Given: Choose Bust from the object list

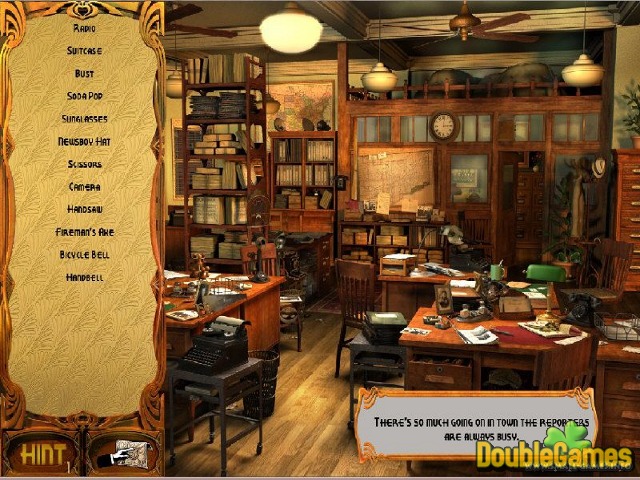Looking at the screenshot, I should [84, 73].
